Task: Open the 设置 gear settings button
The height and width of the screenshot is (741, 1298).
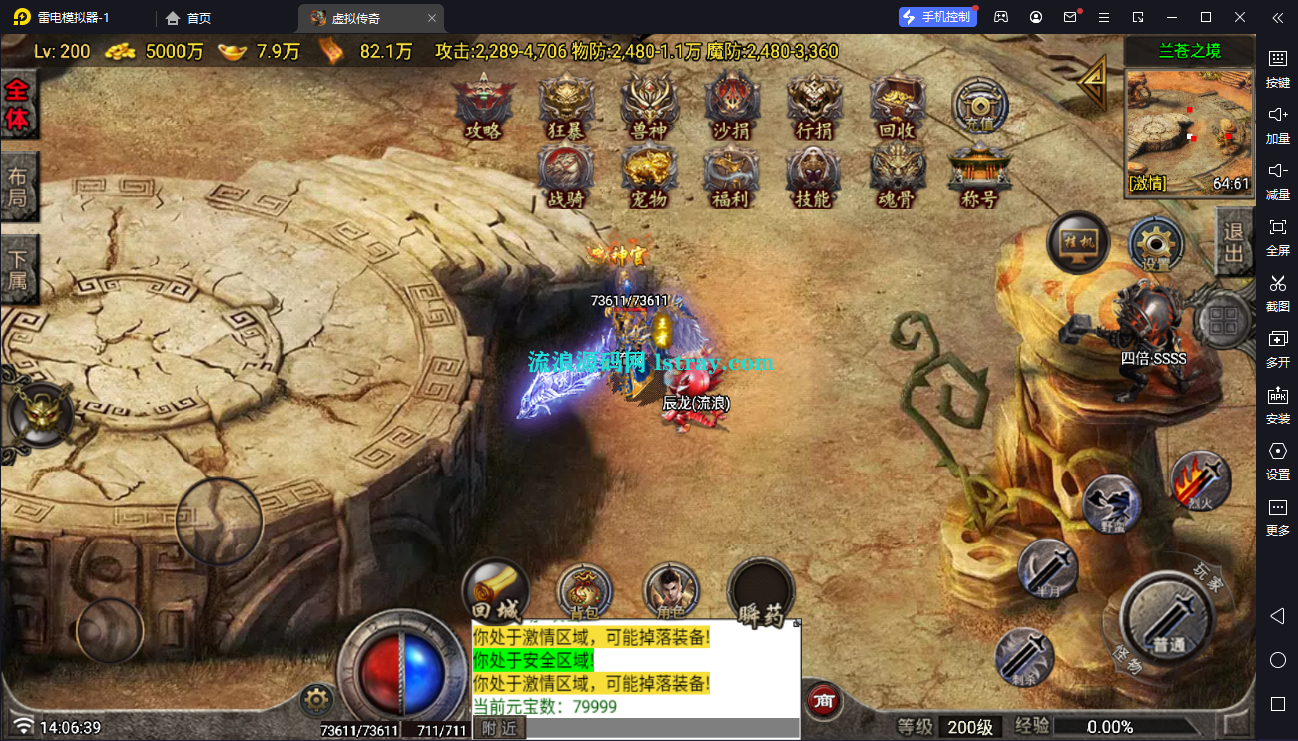Action: tap(1156, 244)
